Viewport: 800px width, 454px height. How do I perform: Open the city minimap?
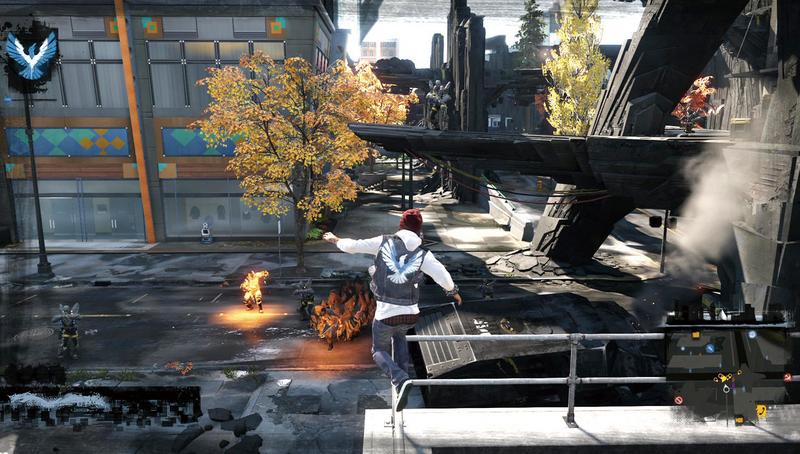coord(730,372)
